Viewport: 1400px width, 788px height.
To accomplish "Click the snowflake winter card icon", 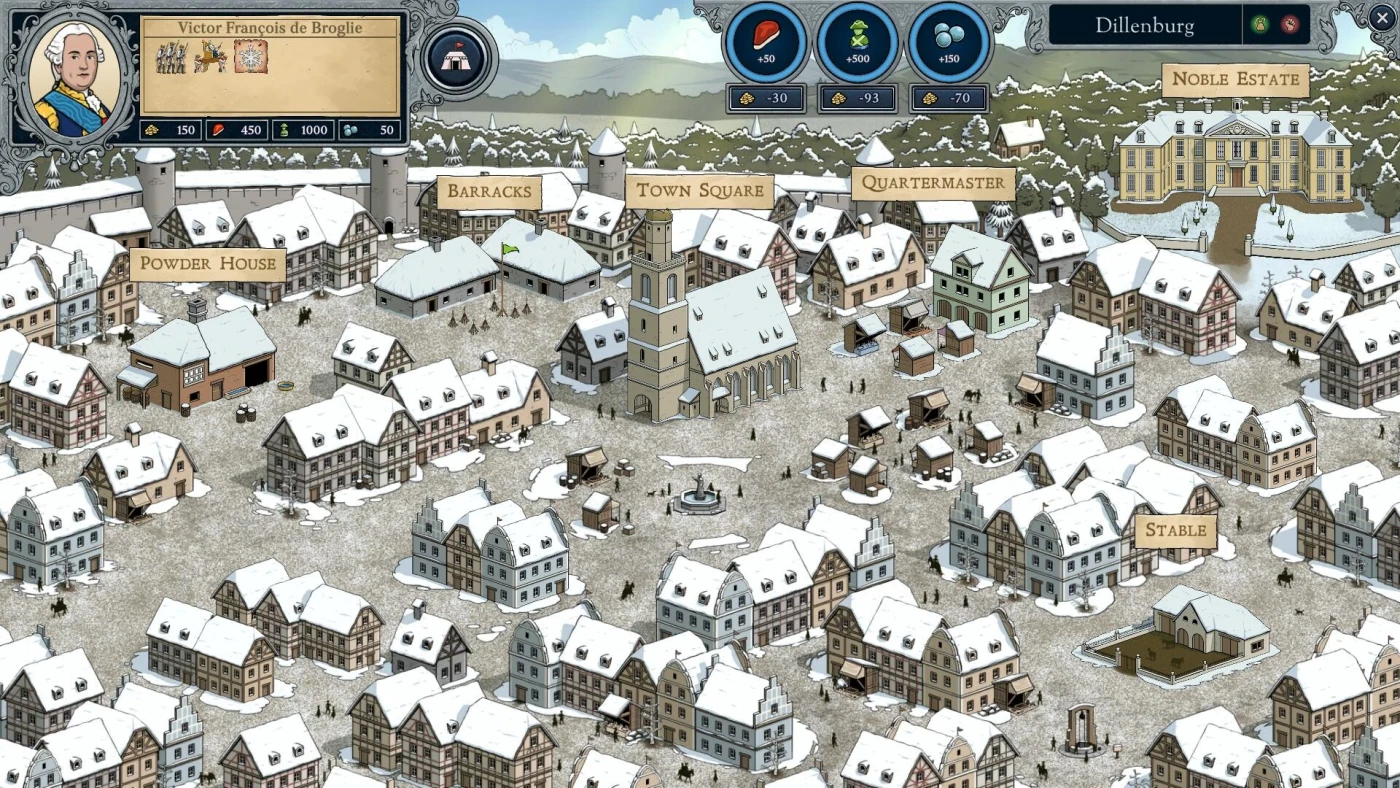I will tap(251, 57).
